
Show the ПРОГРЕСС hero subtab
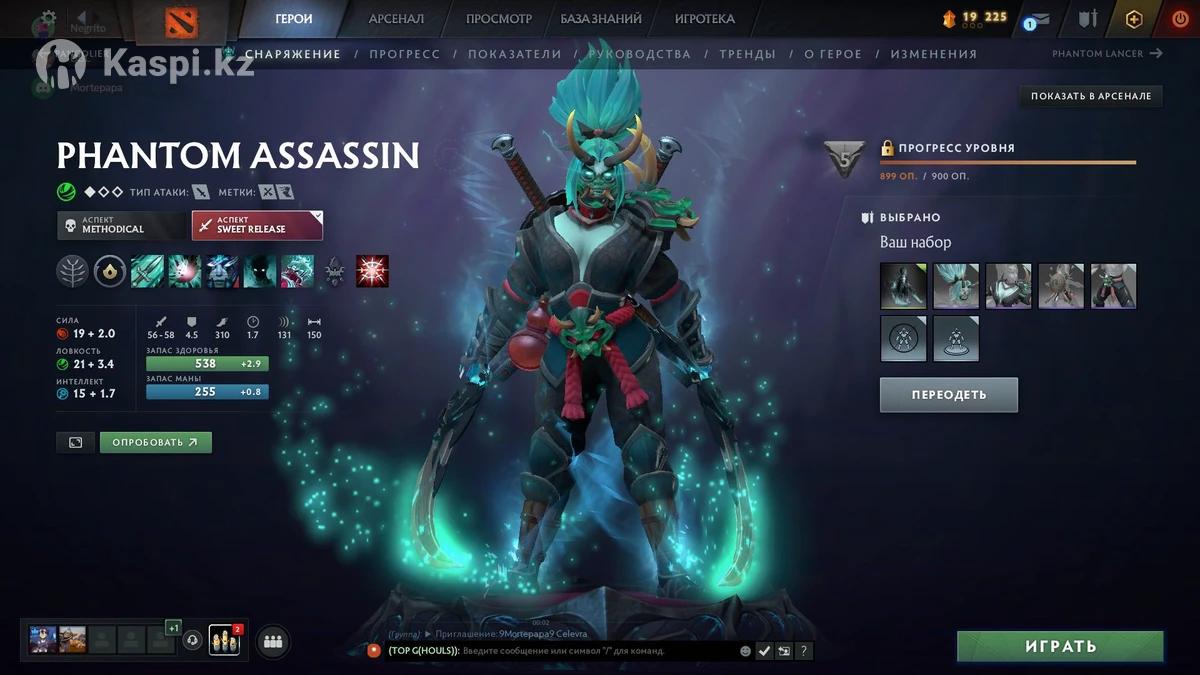[404, 54]
